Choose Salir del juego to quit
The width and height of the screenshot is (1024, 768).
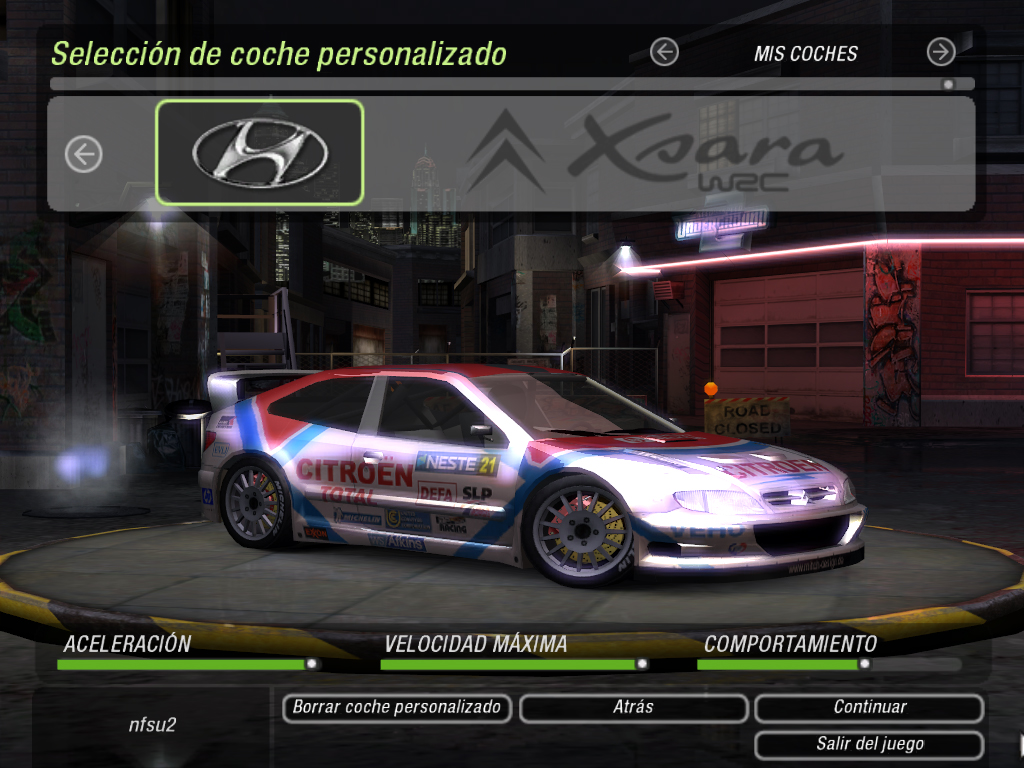pyautogui.click(x=869, y=745)
